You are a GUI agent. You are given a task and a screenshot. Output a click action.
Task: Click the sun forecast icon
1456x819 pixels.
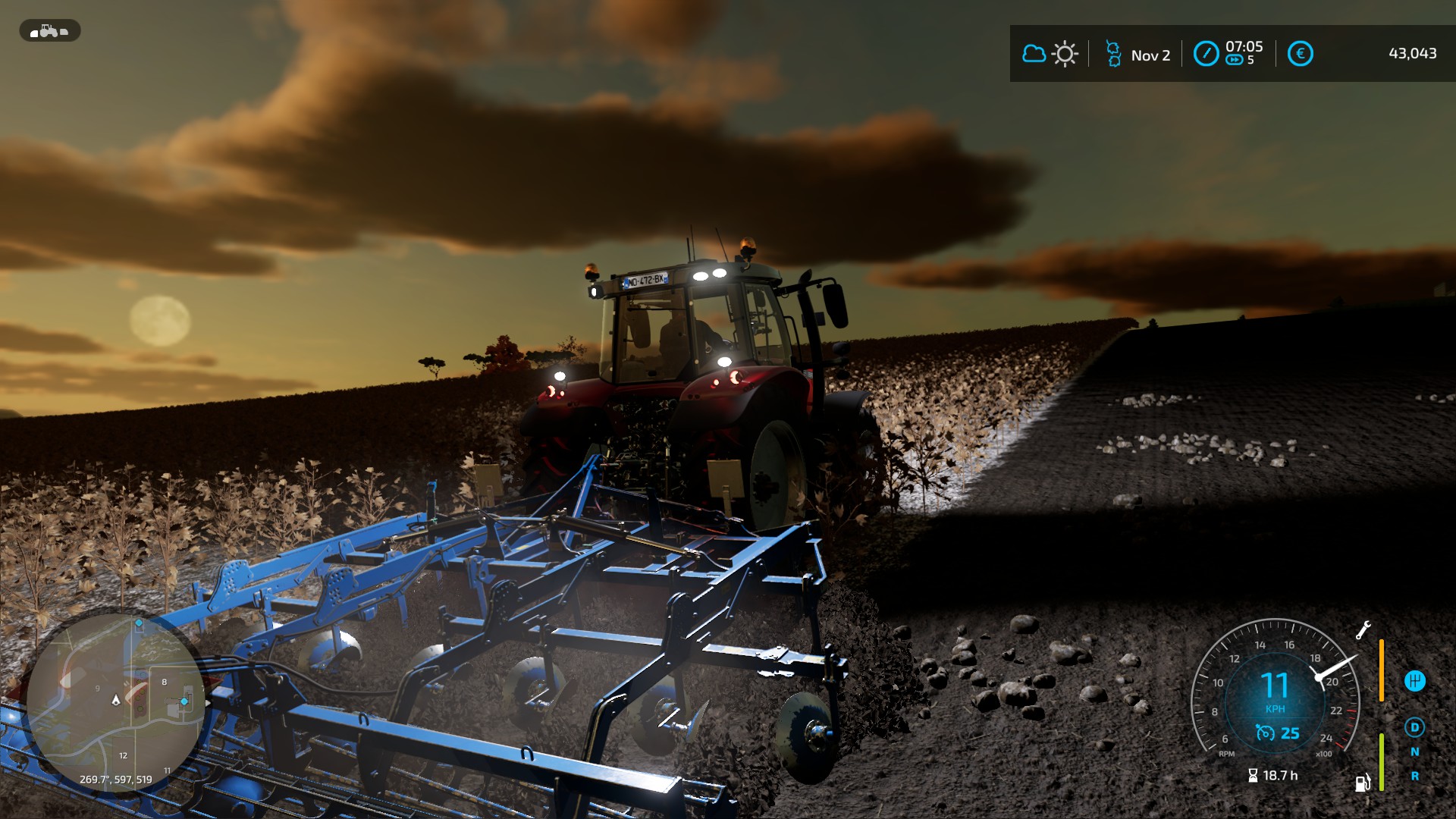tap(1065, 54)
